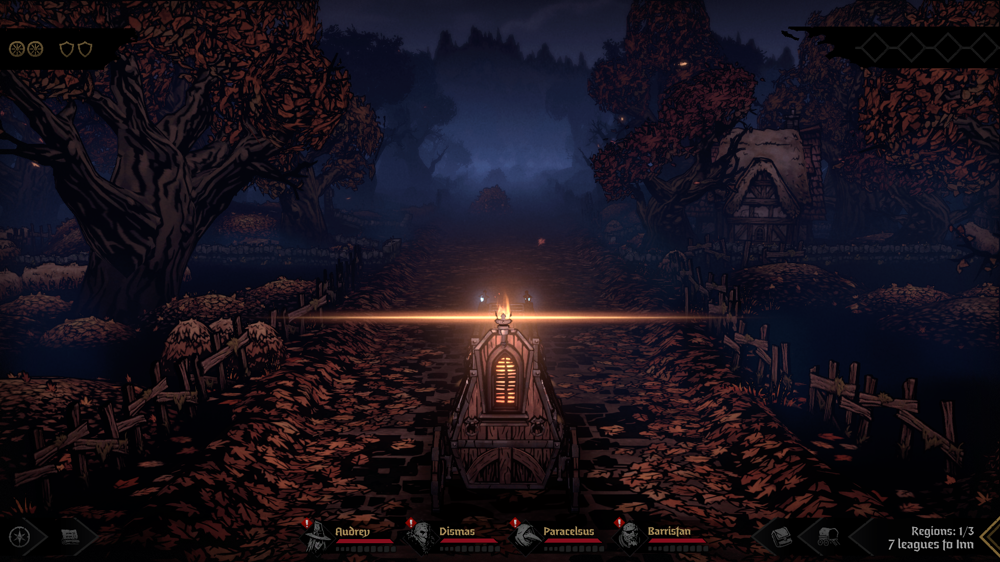Open the stagecoach wagon icon
1000x562 pixels.
coord(828,537)
